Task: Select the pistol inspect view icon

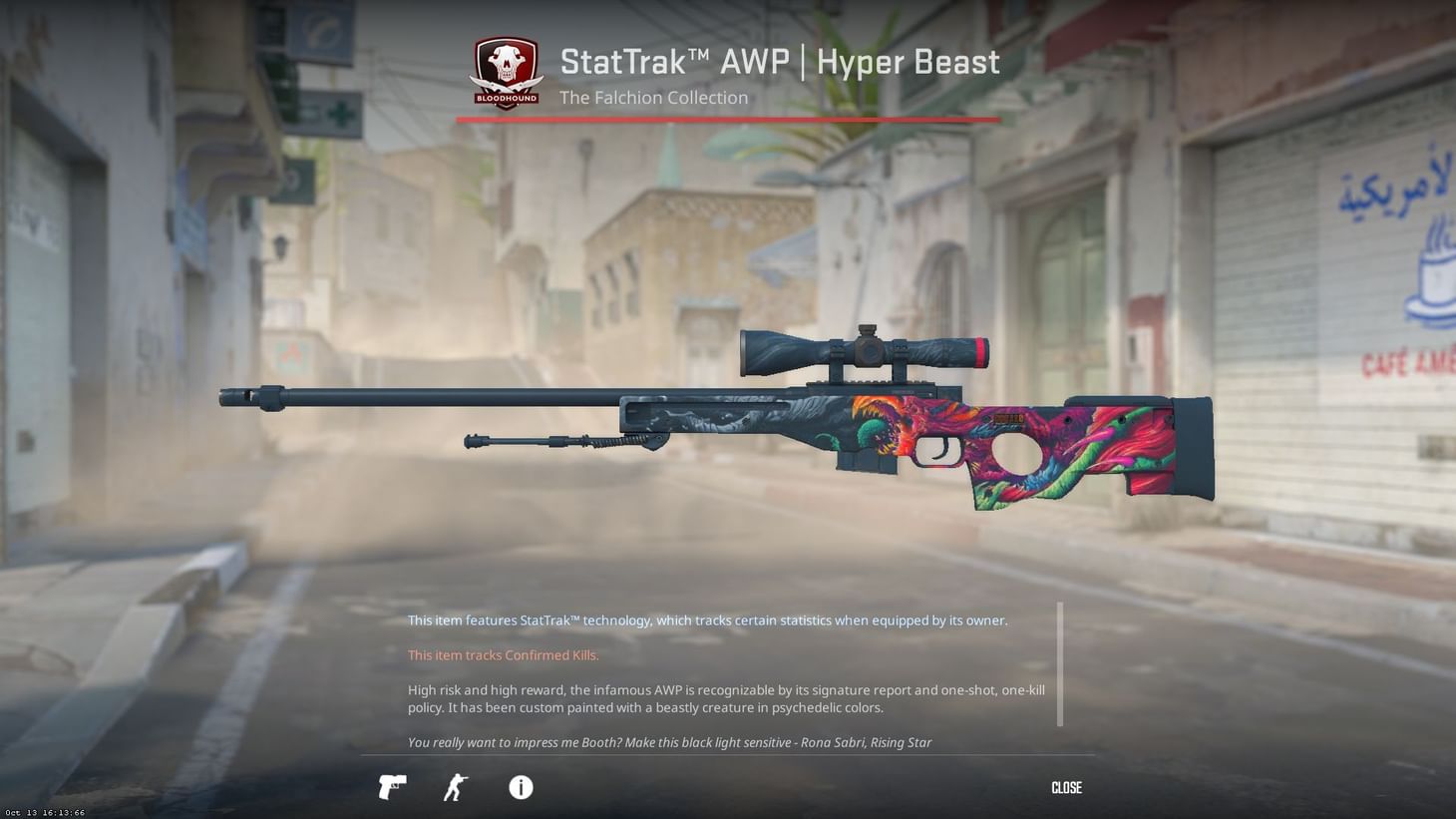Action: click(391, 787)
